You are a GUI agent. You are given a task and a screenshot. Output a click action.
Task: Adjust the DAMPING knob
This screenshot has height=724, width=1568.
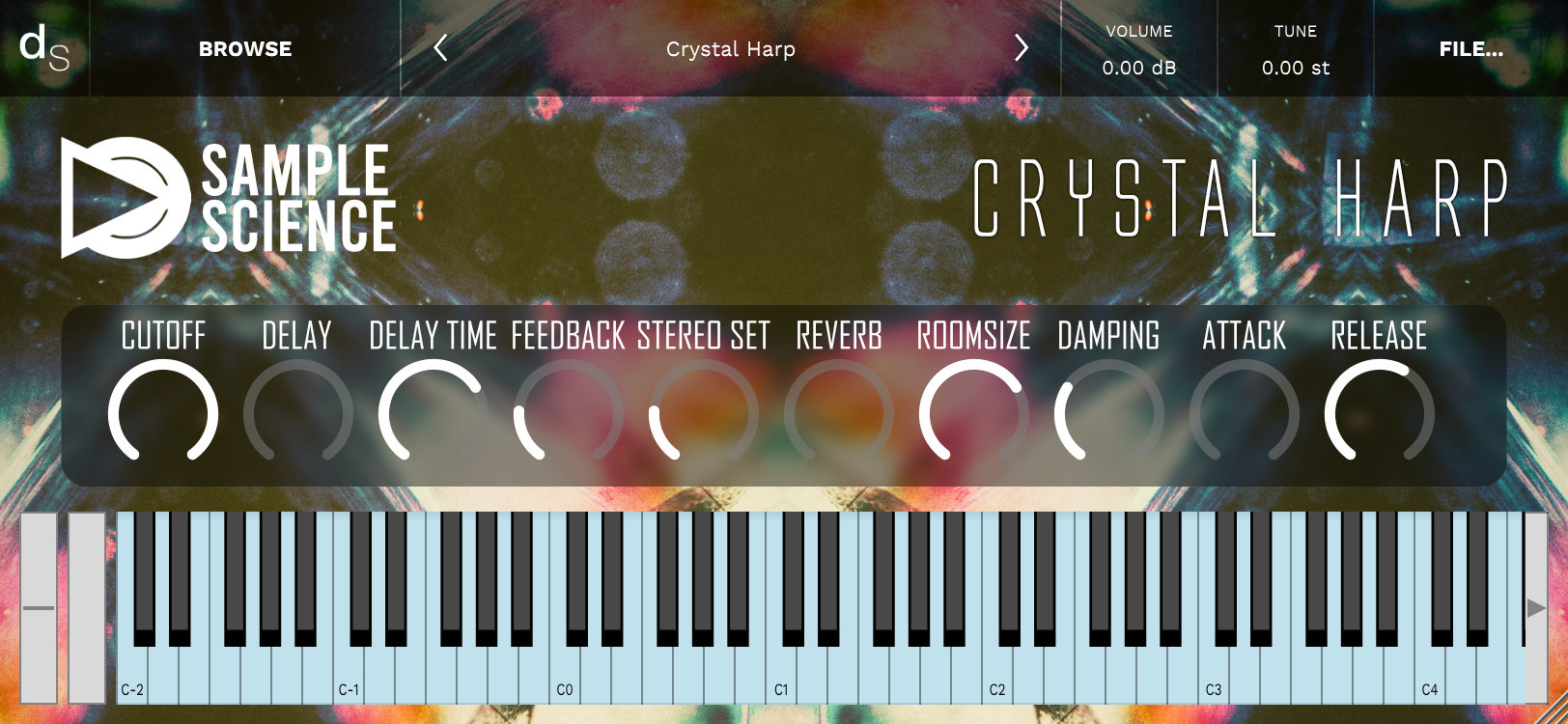tap(1108, 410)
